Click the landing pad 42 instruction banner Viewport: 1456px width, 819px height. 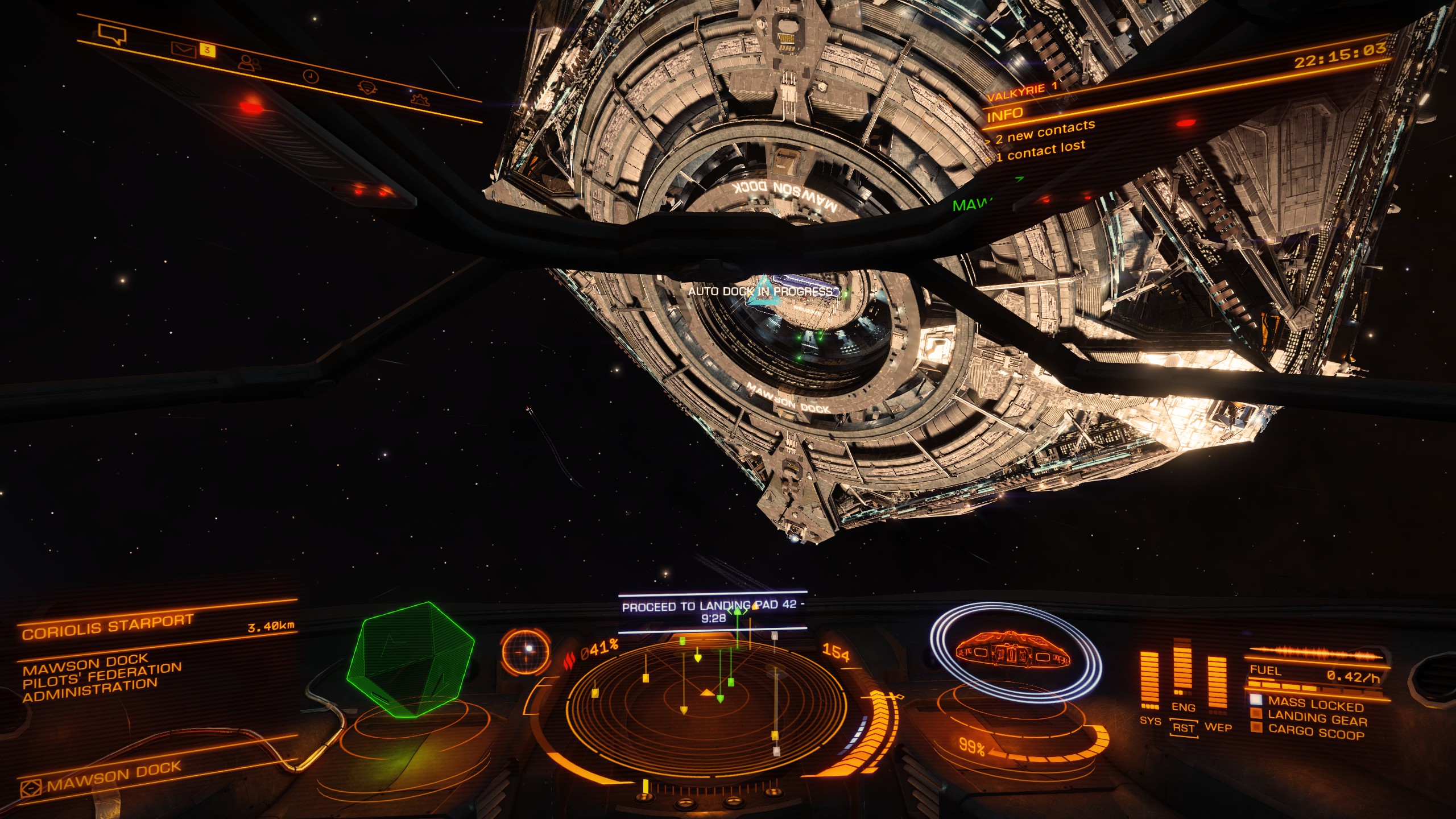click(712, 611)
